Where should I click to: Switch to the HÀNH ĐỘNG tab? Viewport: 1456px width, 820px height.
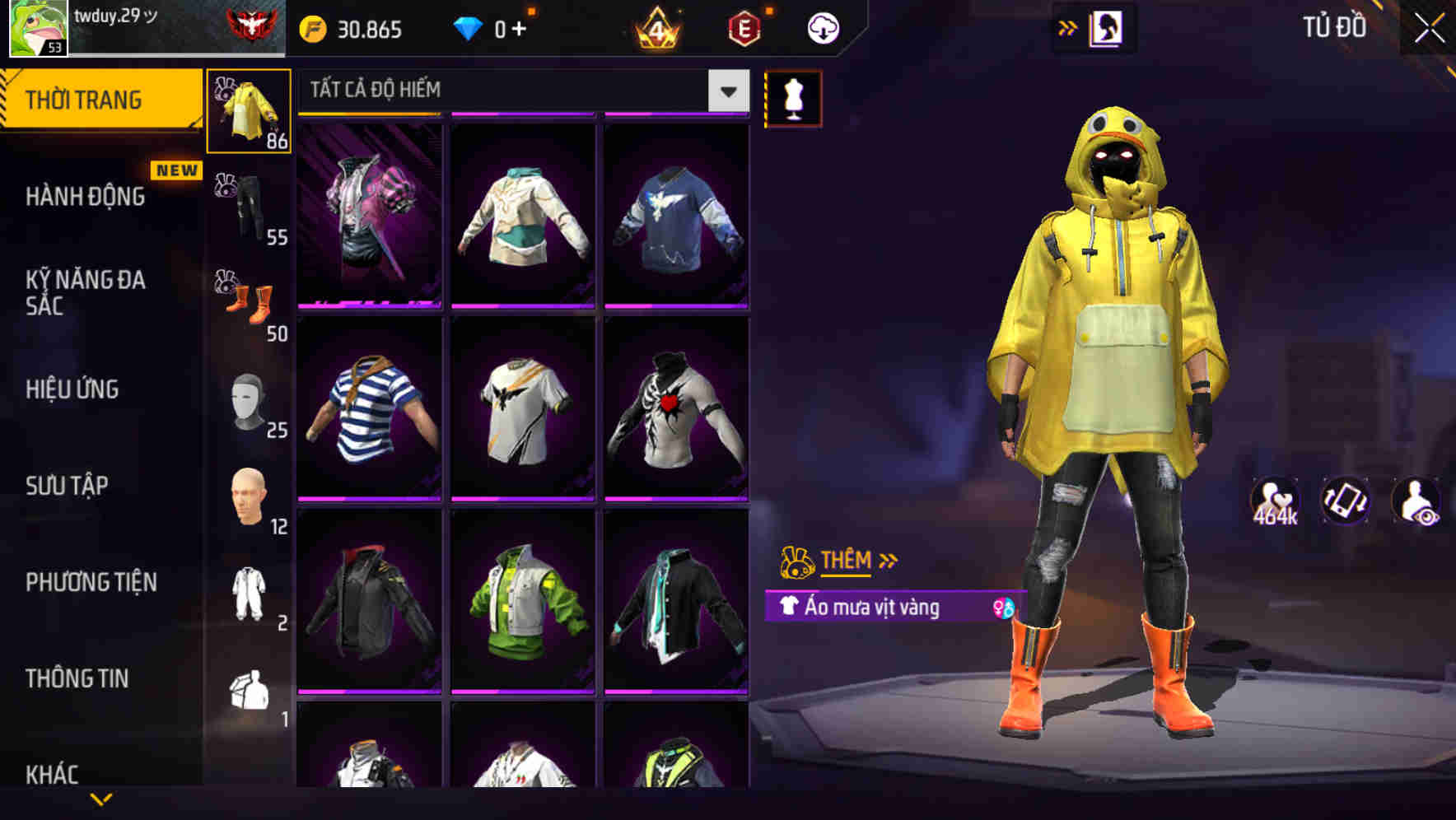(x=85, y=197)
